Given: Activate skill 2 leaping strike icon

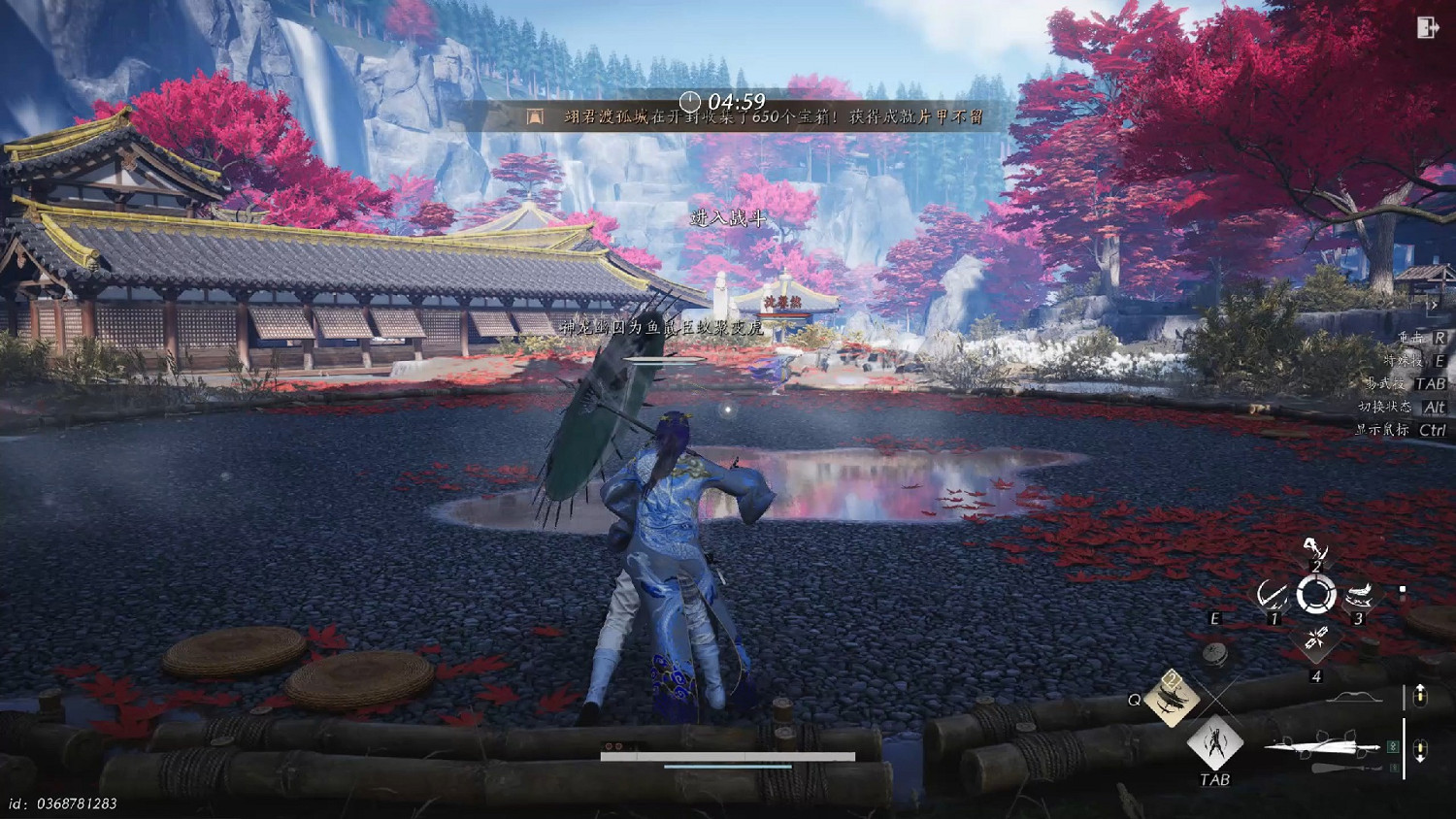Looking at the screenshot, I should pos(1315,549).
